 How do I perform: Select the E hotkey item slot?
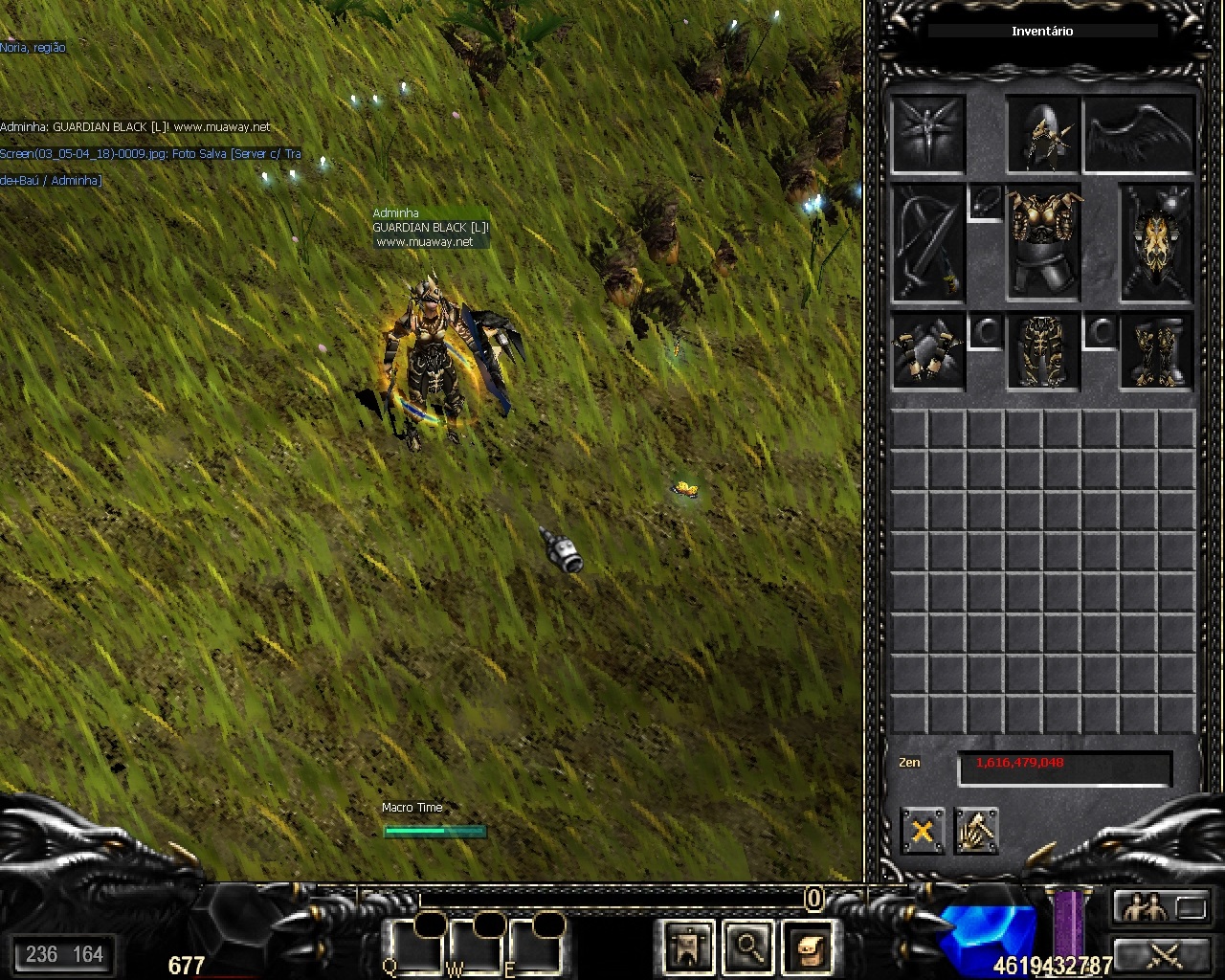pos(536,947)
